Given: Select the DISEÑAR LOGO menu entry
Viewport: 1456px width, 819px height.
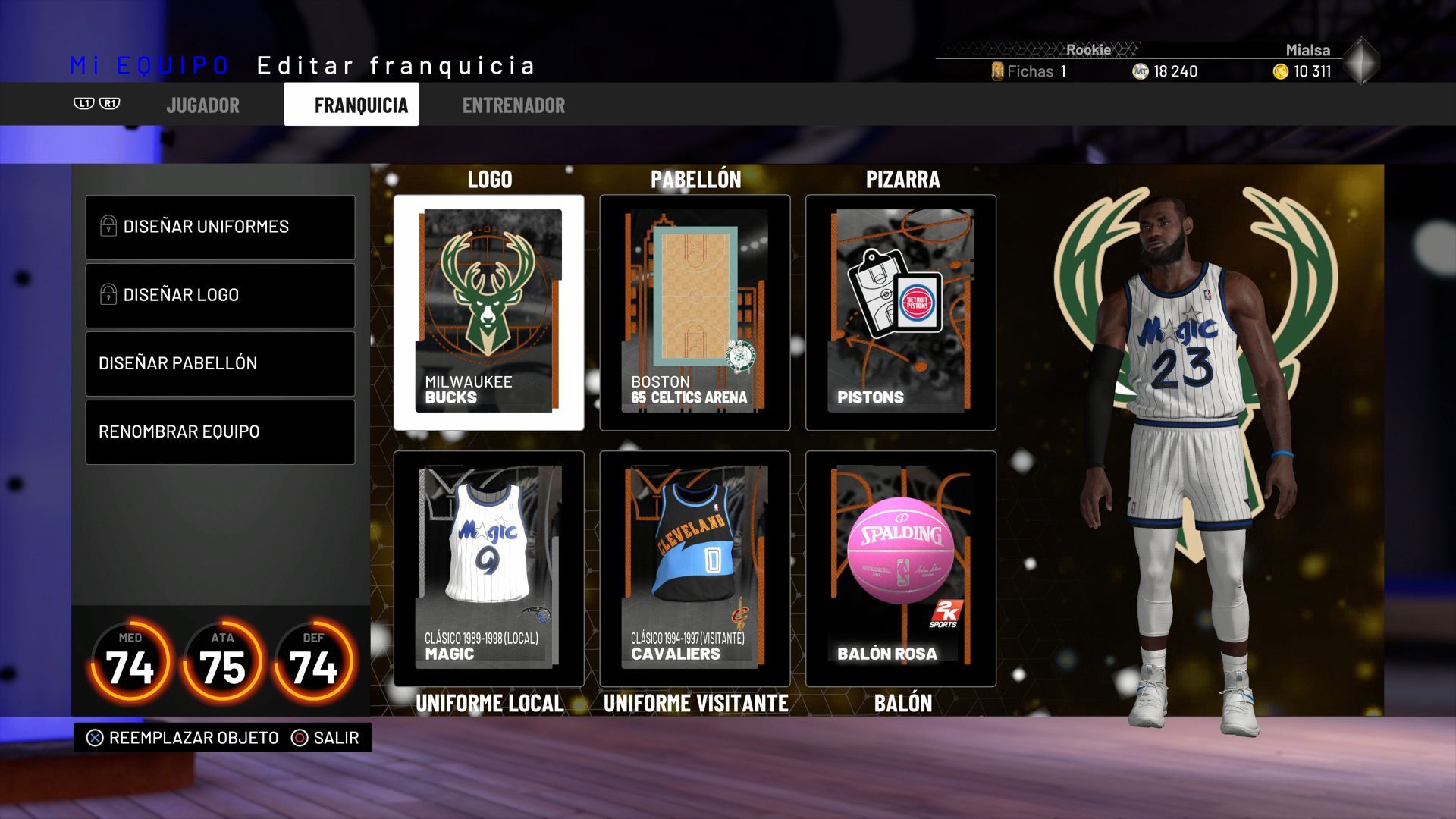Looking at the screenshot, I should pos(220,295).
